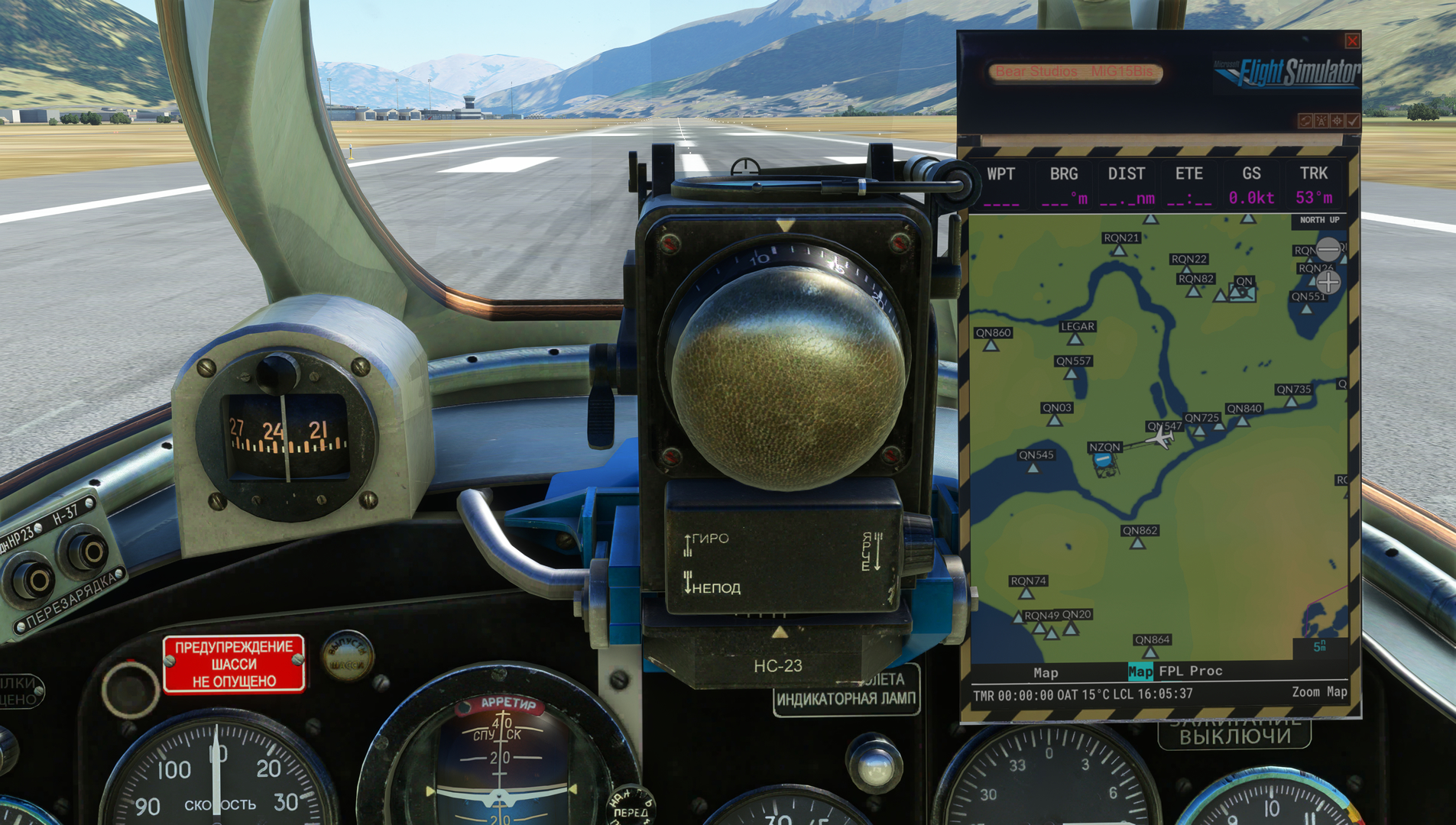Image resolution: width=1456 pixels, height=825 pixels.
Task: Select the QN864 waypoint marker
Action: pos(1150,652)
